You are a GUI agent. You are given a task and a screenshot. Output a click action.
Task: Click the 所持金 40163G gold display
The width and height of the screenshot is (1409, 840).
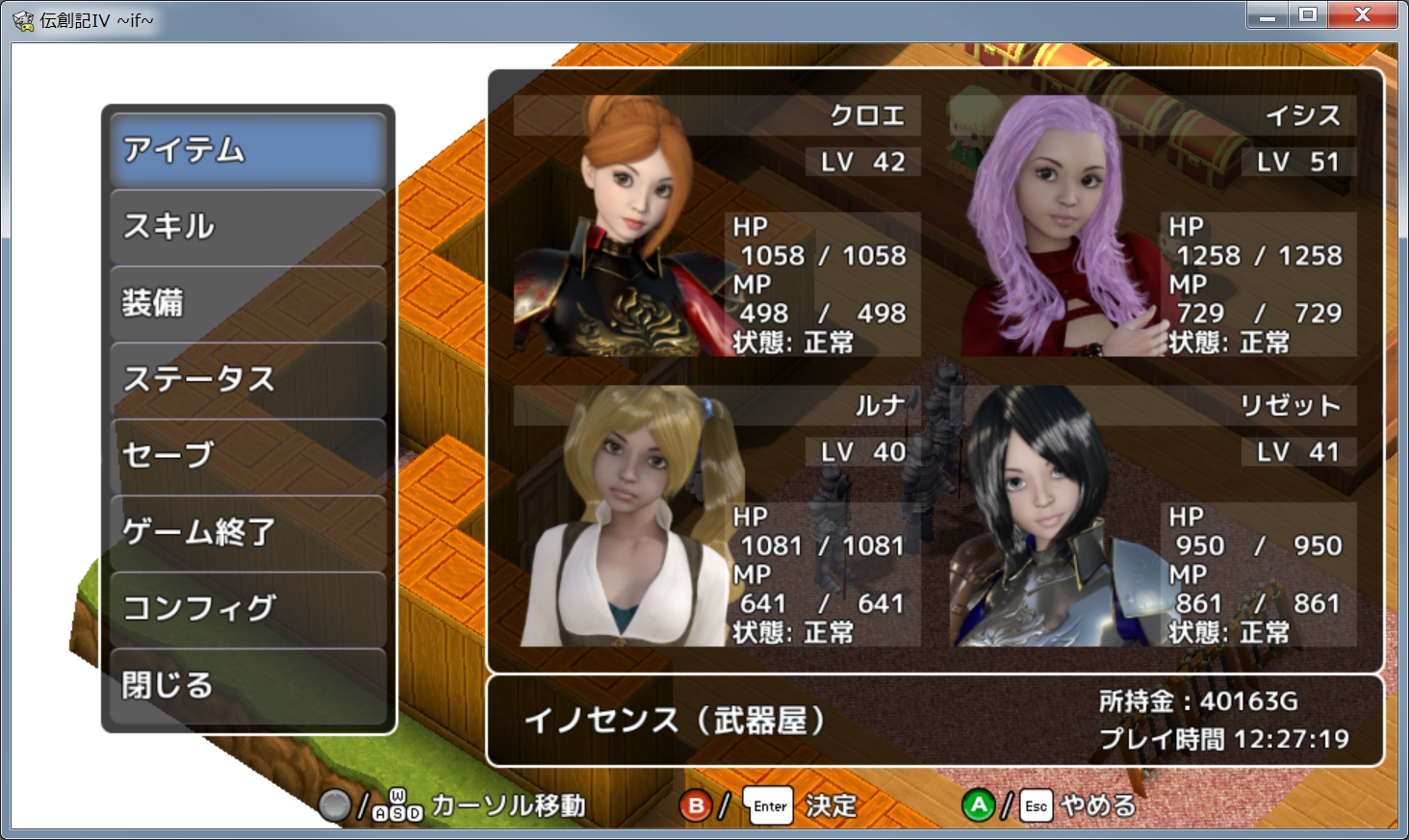click(1198, 702)
